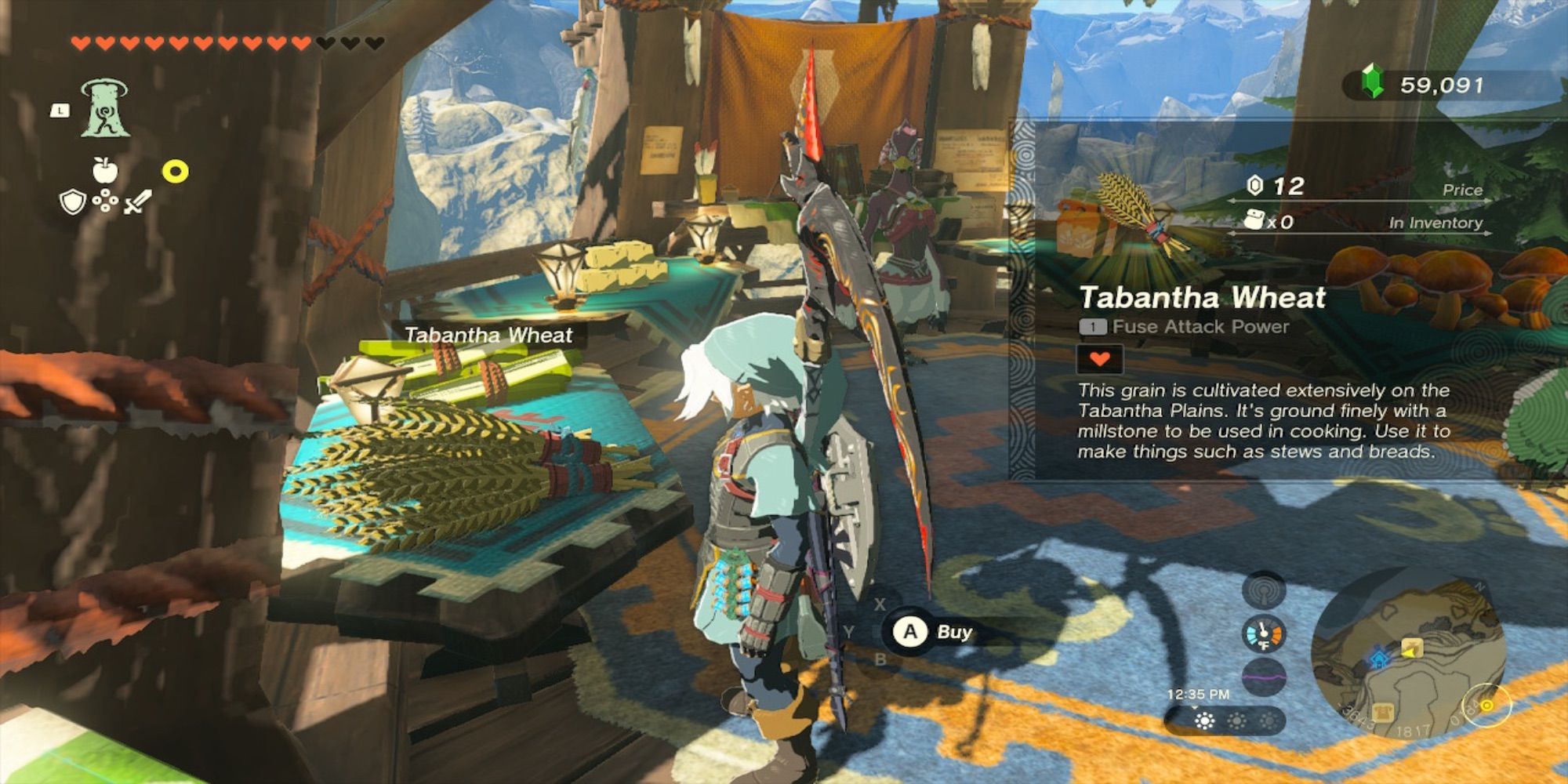The width and height of the screenshot is (1568, 784).
Task: Select the shield icon near HUD bottom
Action: pyautogui.click(x=72, y=202)
